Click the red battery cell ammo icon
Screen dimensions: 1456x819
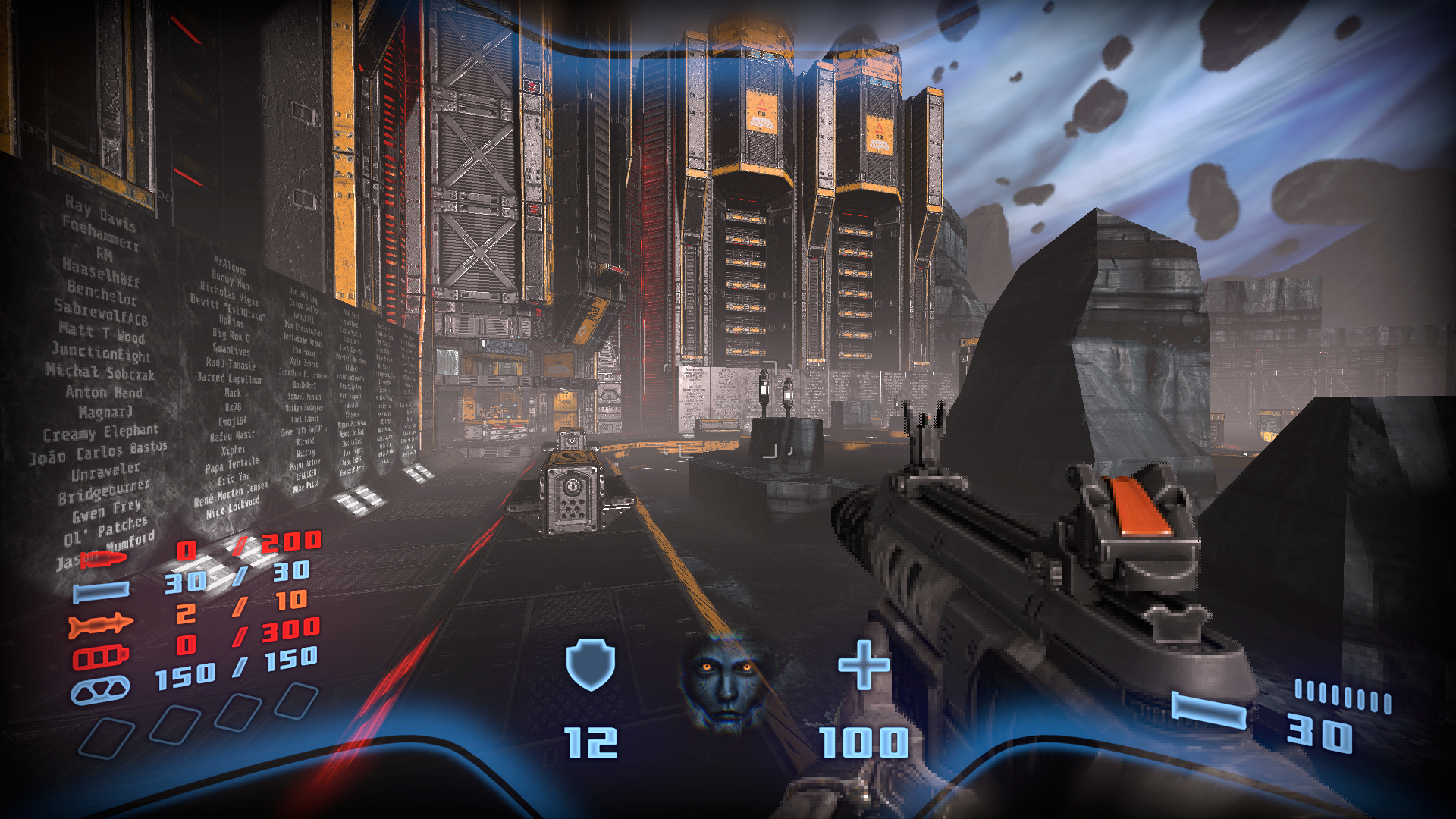click(x=100, y=657)
